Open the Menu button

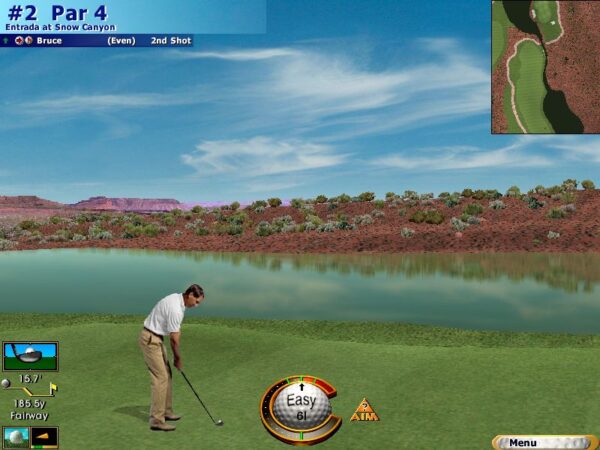coord(546,442)
